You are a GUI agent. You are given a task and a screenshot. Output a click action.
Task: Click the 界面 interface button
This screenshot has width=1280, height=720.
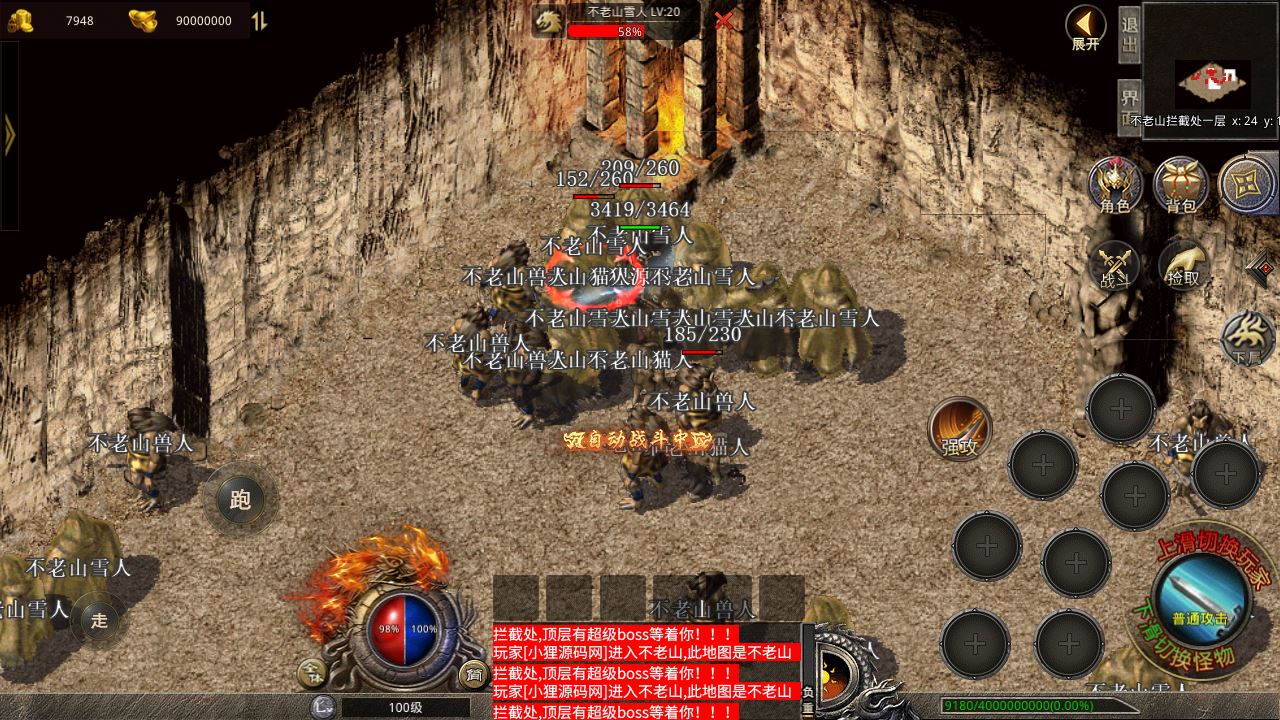point(1129,102)
